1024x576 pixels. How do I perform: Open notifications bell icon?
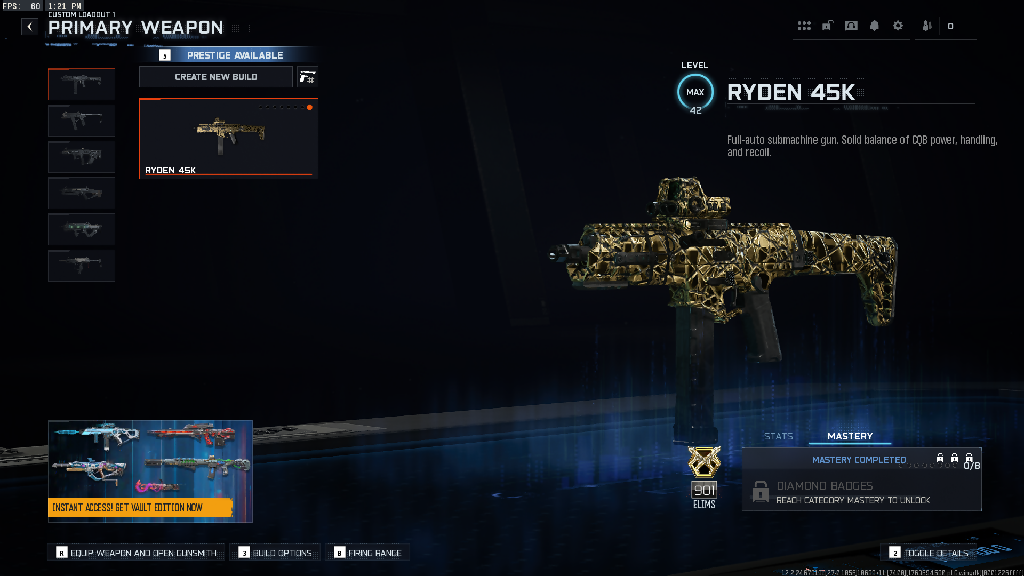coord(875,26)
